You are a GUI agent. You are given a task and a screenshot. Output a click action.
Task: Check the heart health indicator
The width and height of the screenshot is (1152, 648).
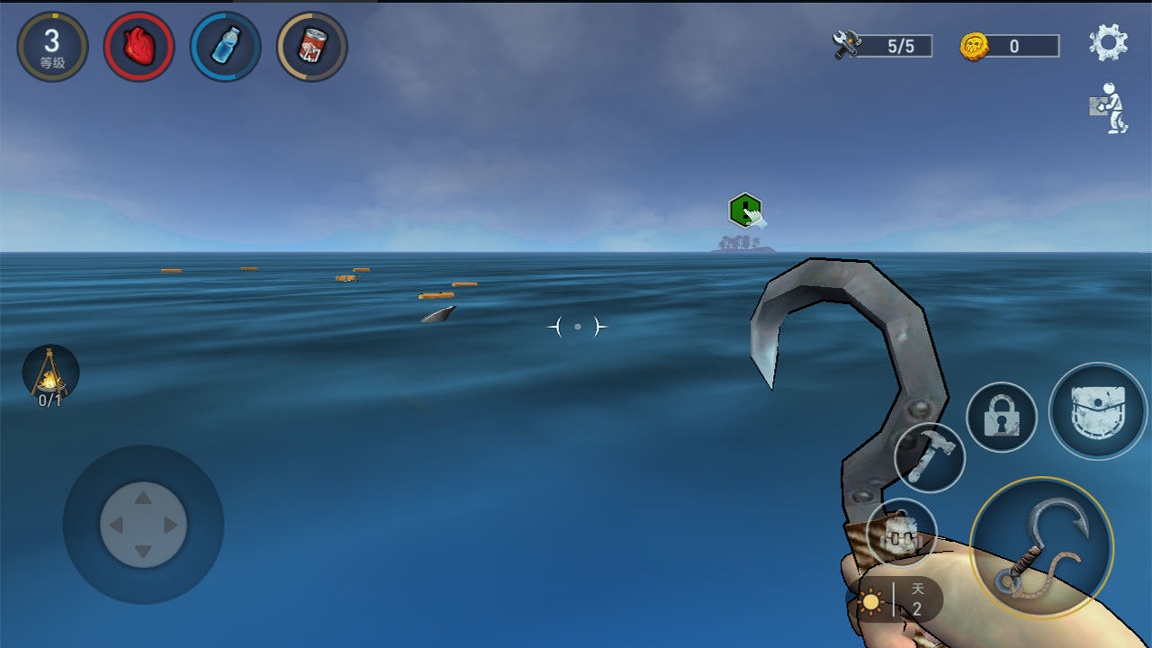coord(139,46)
